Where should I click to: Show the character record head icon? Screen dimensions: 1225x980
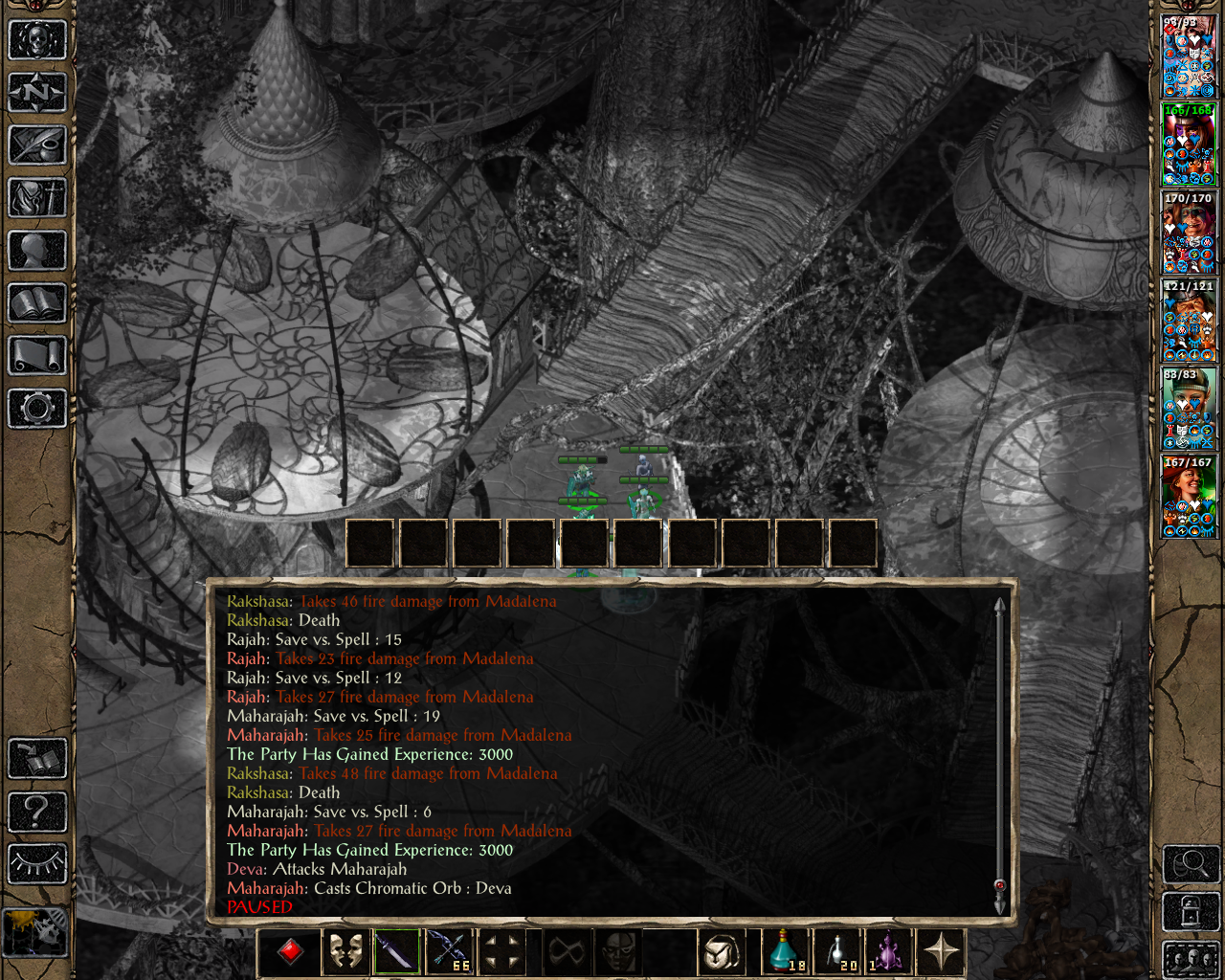pos(37,251)
